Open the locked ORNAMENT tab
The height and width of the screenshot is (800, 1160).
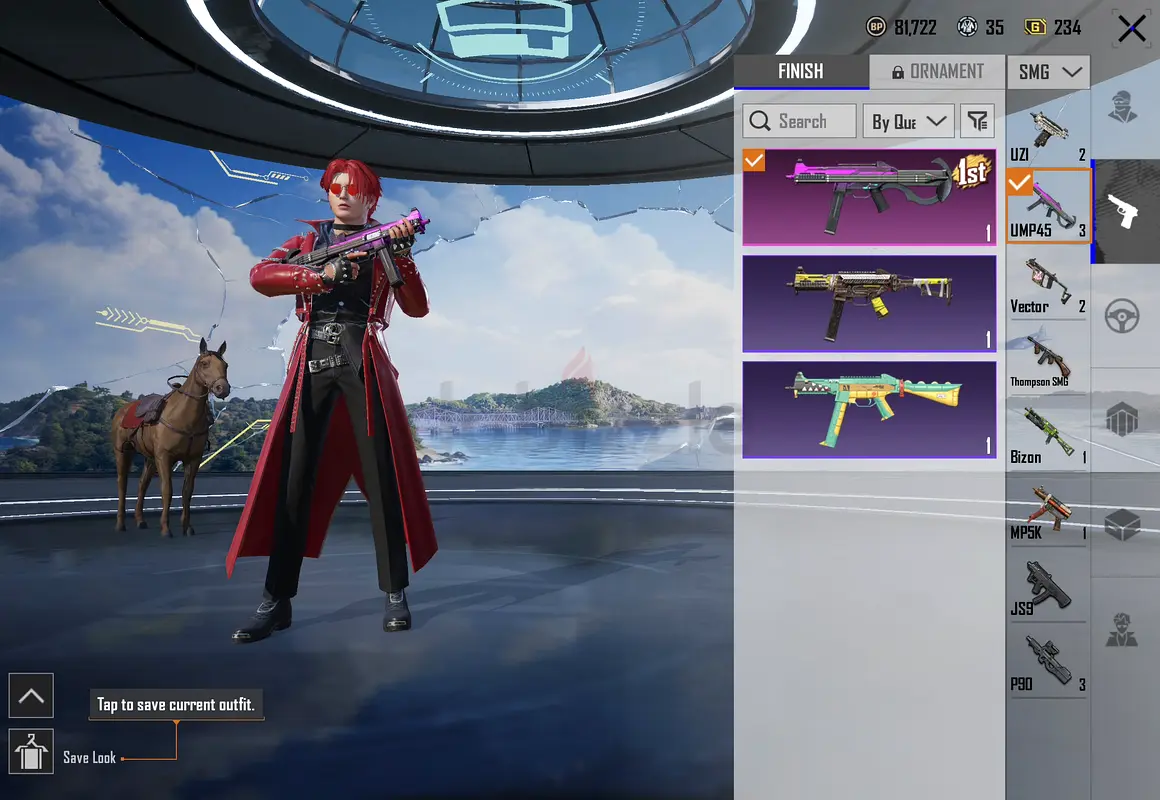(x=938, y=71)
